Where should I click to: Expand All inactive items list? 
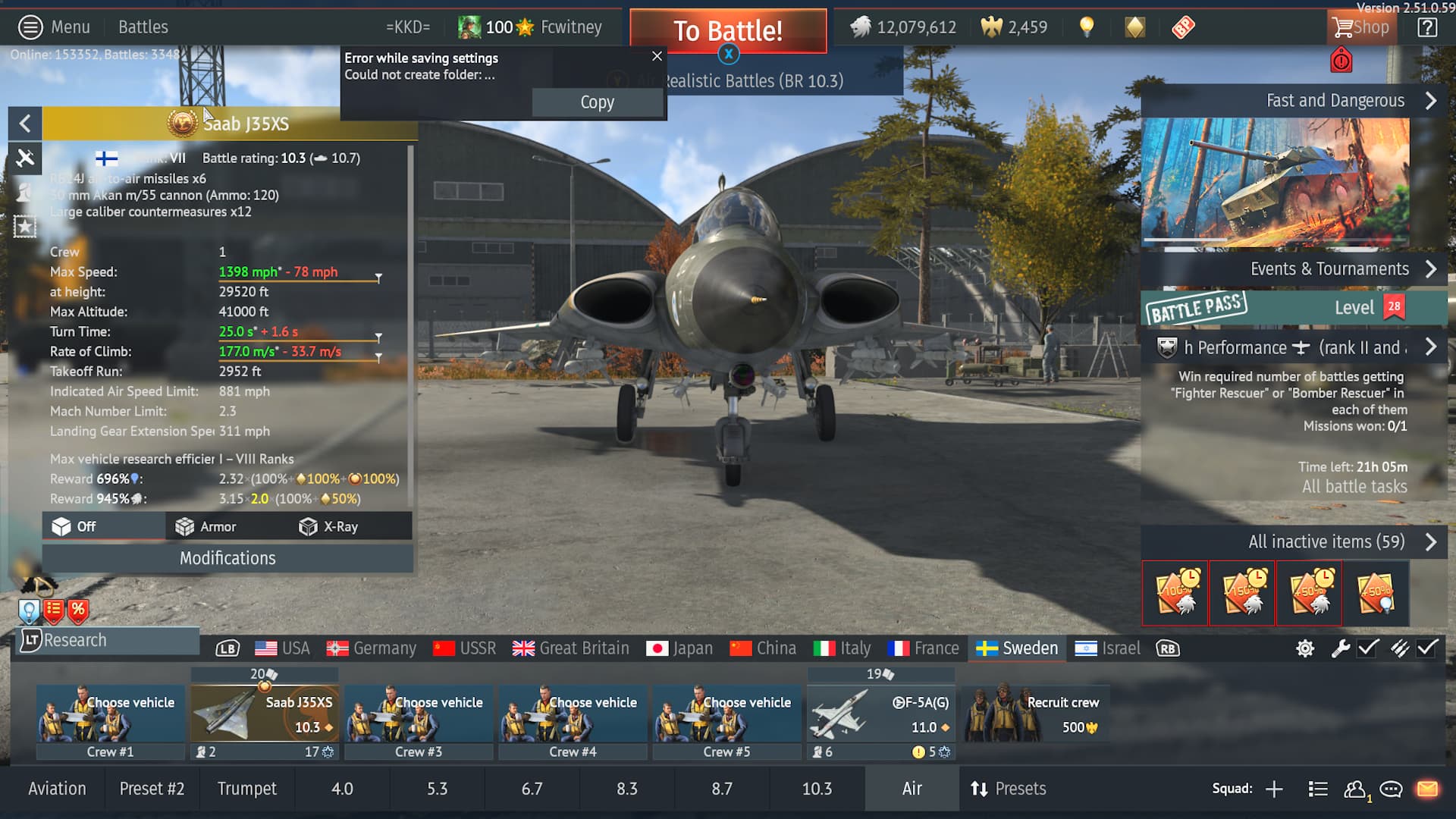(x=1326, y=541)
